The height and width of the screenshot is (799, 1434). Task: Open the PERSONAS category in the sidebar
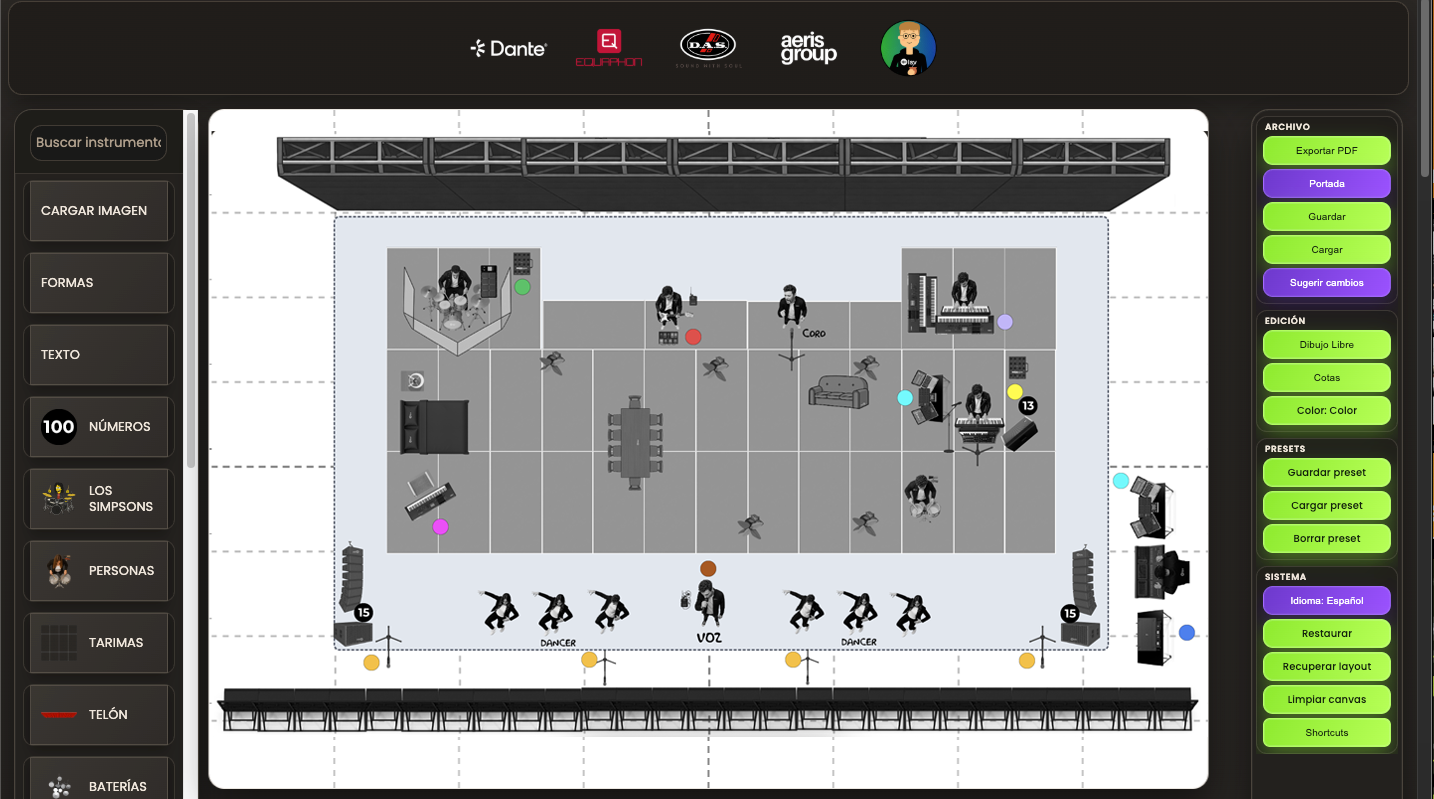click(x=97, y=570)
